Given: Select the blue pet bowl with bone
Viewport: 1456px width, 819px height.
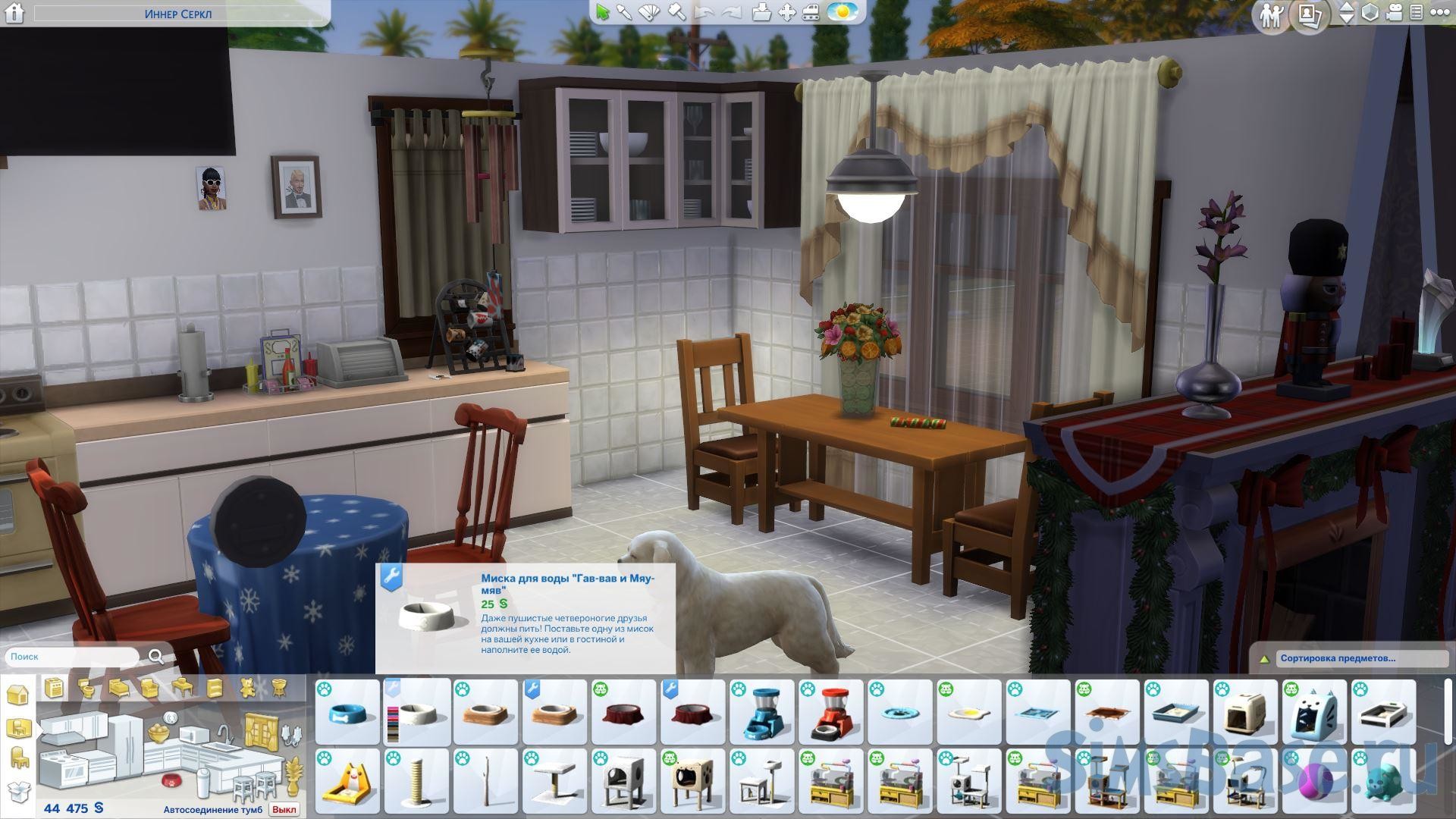Looking at the screenshot, I should [x=348, y=712].
